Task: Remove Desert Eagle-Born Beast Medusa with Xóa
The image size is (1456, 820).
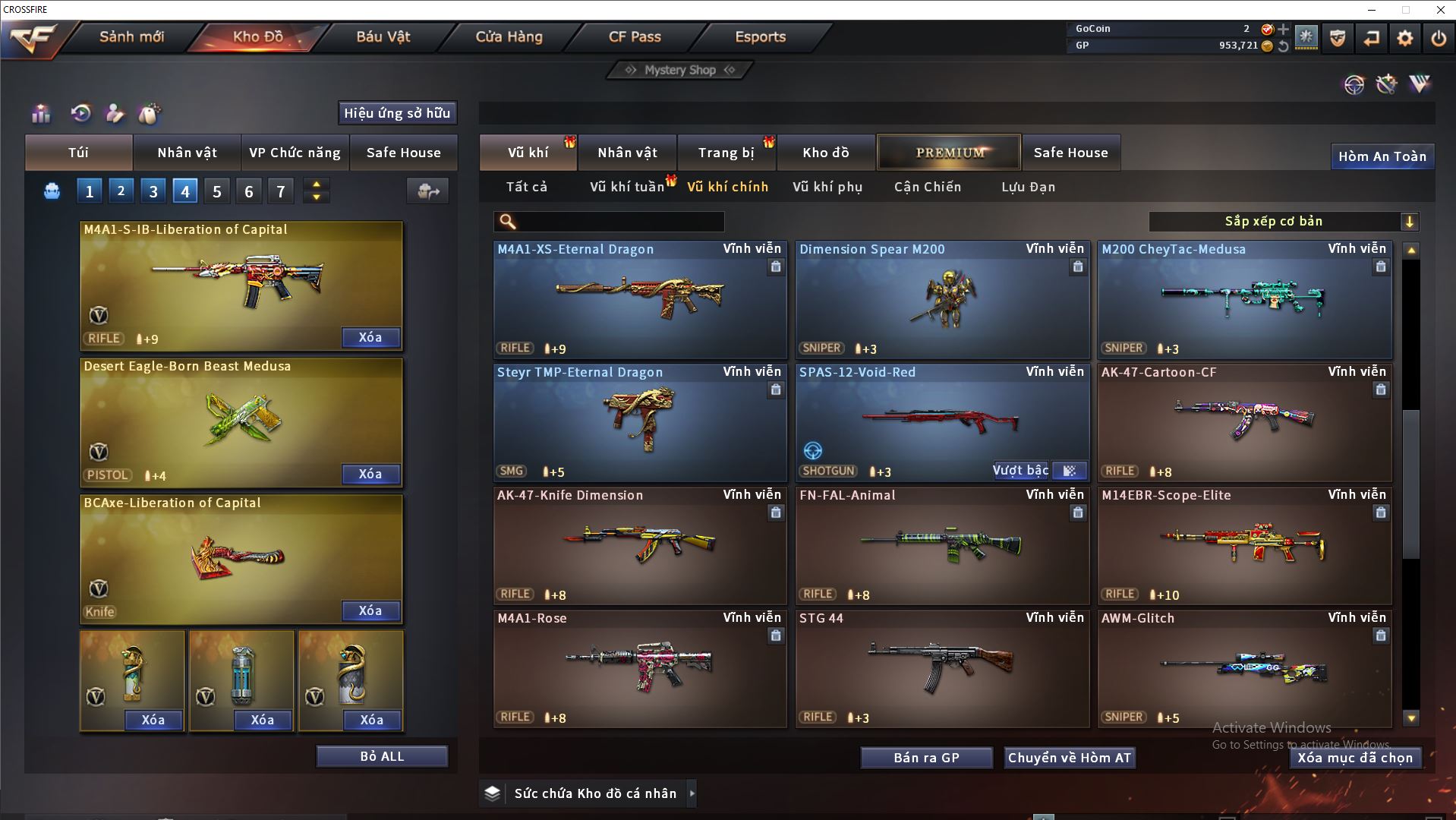Action: [x=370, y=474]
